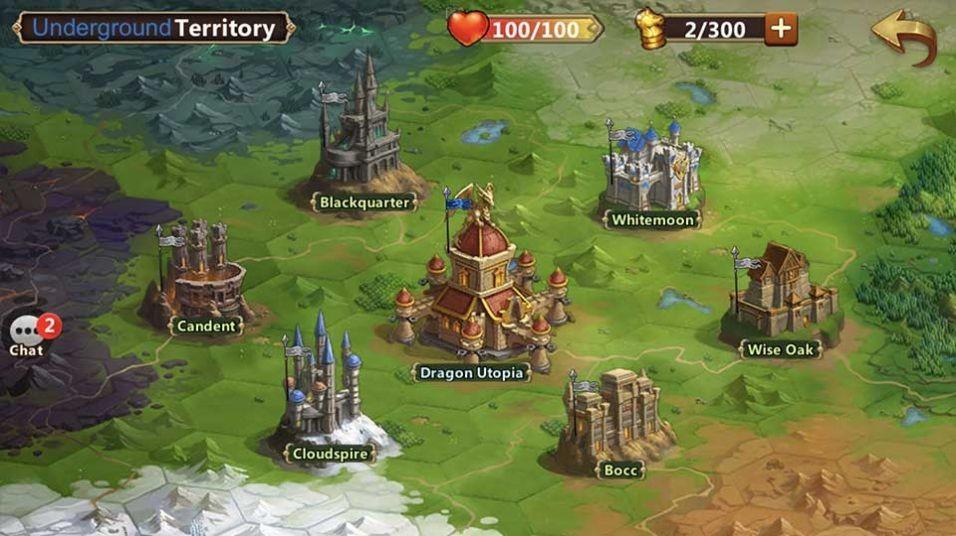Switch to the Underground map tab
Viewport: 956px width, 536px height.
101,28
